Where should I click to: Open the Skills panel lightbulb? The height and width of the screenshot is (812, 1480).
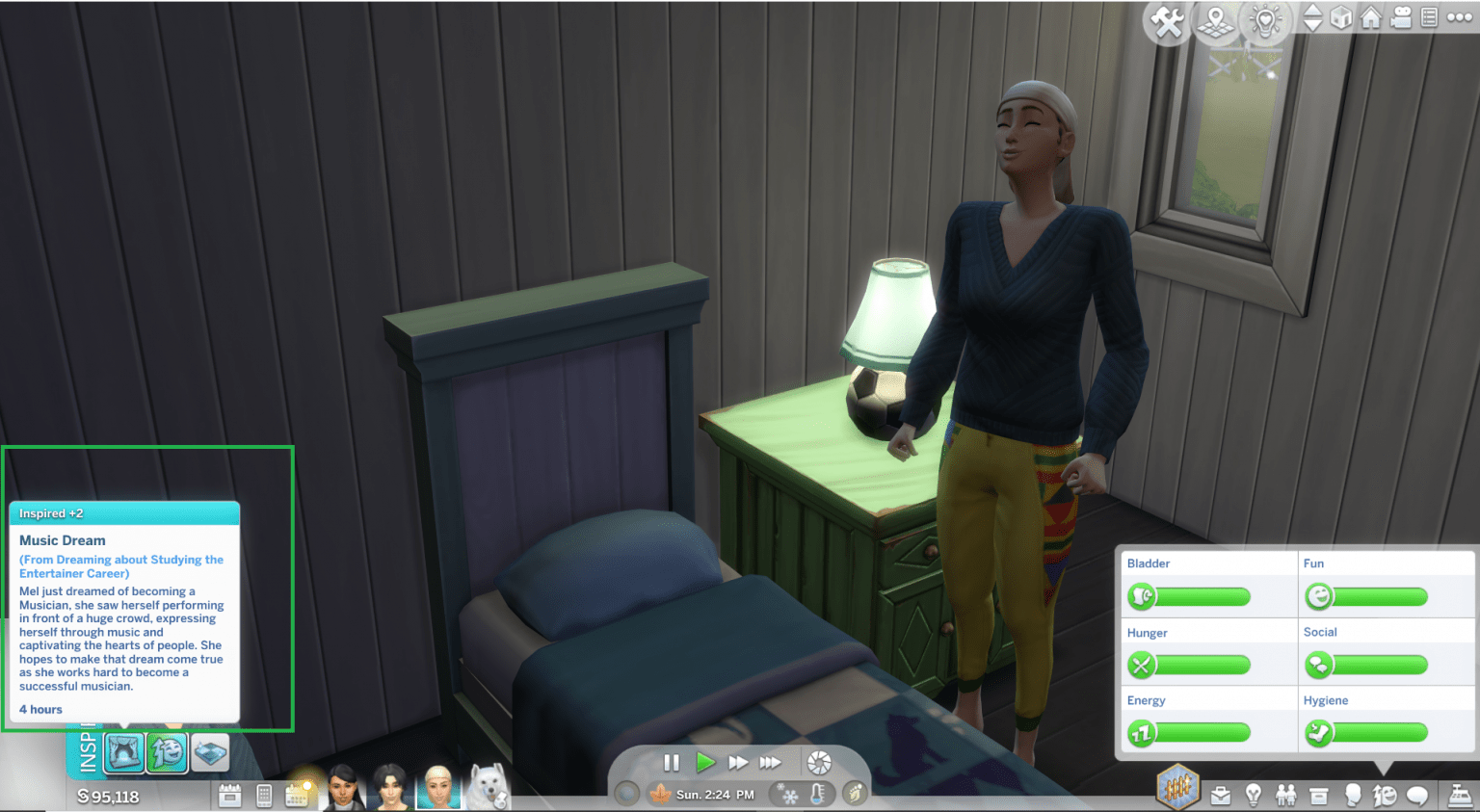[1253, 797]
